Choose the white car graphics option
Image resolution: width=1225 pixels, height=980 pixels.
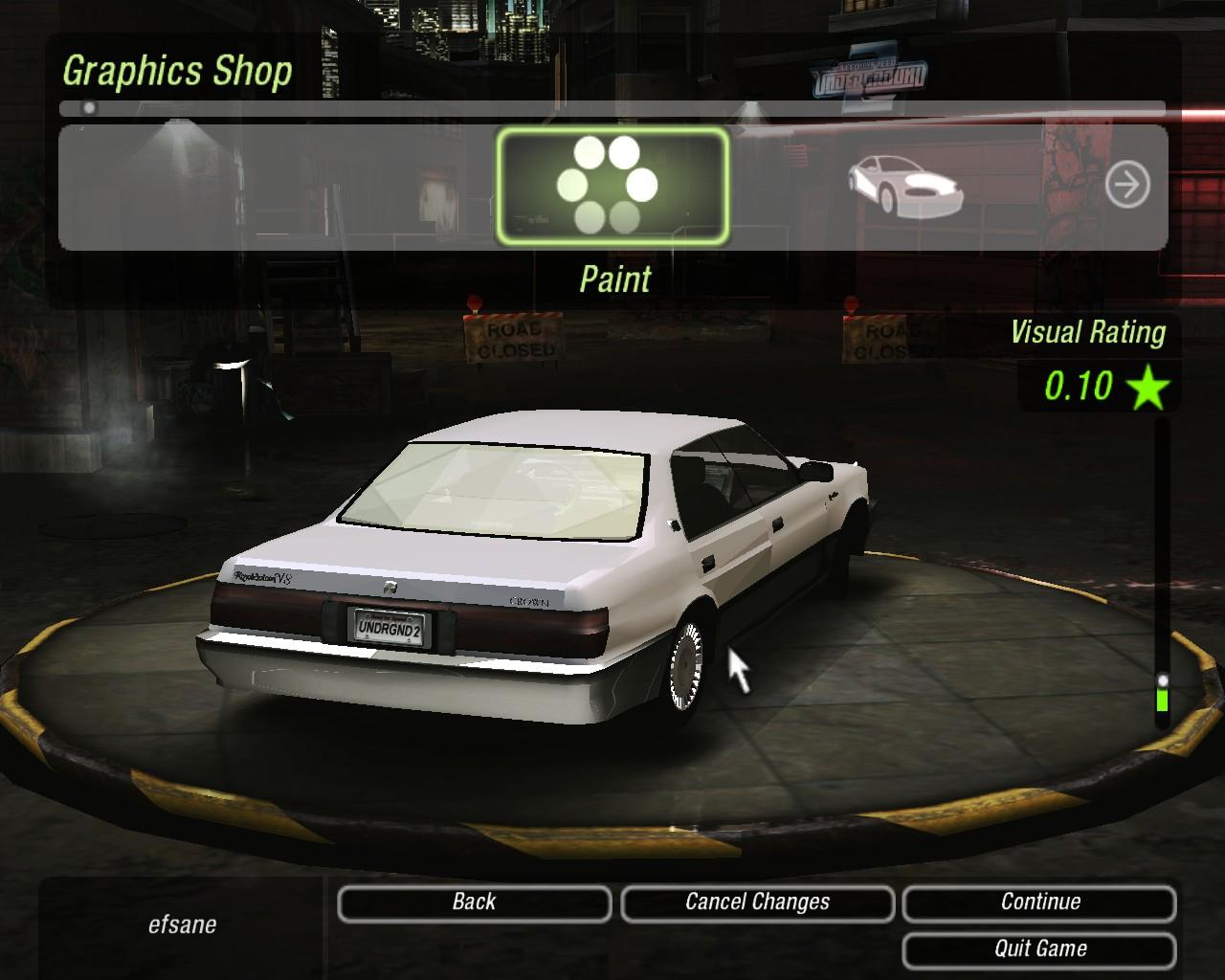904,184
